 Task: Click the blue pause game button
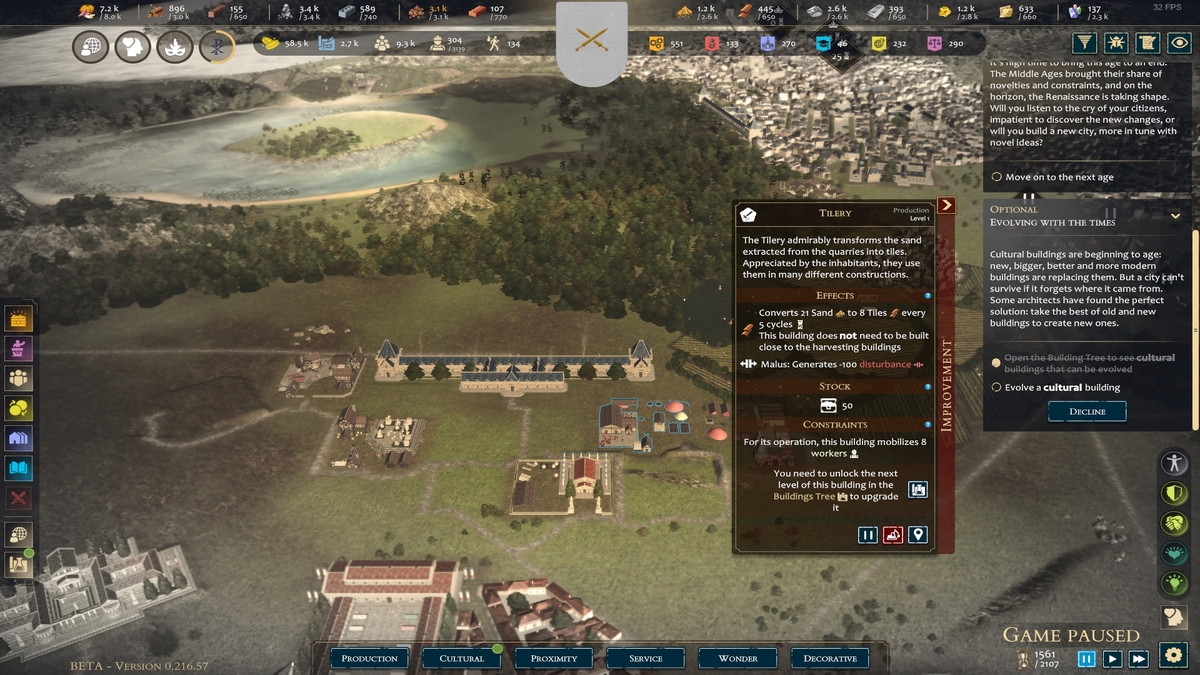1087,659
